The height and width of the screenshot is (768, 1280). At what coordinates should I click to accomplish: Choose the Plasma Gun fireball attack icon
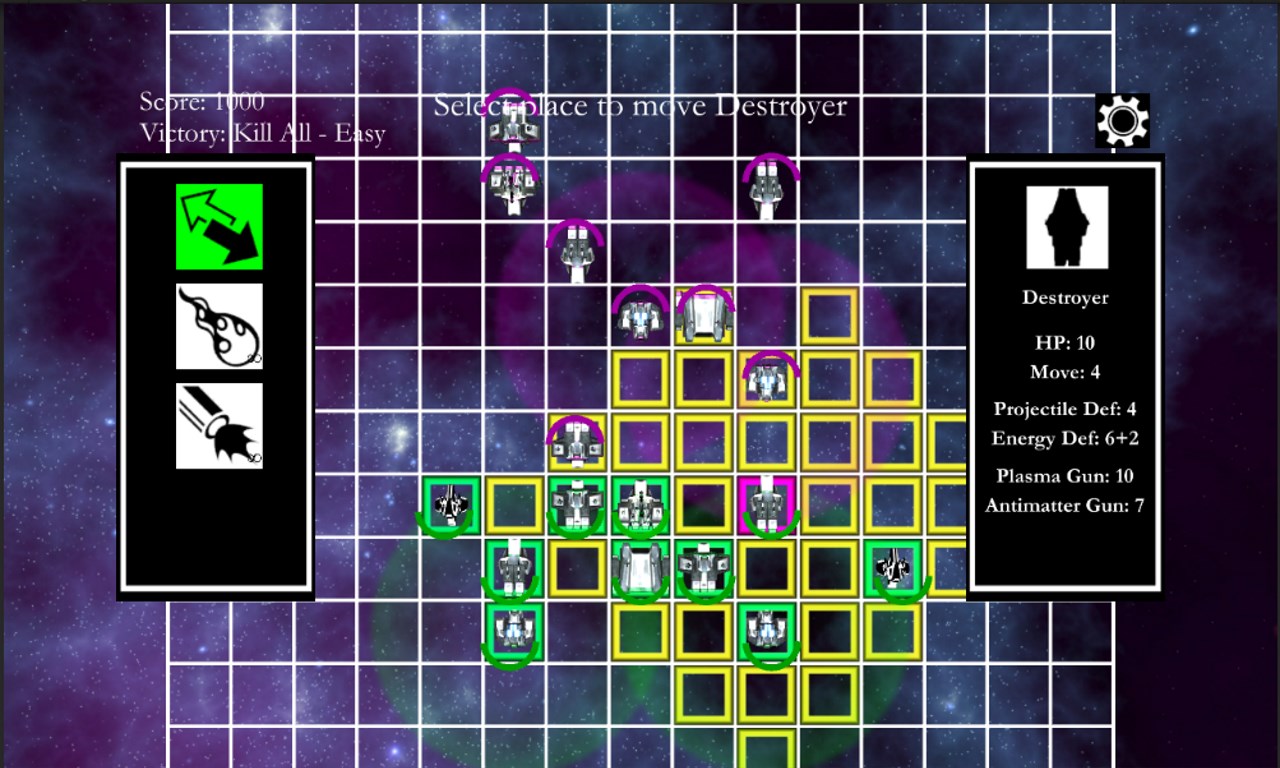(219, 324)
